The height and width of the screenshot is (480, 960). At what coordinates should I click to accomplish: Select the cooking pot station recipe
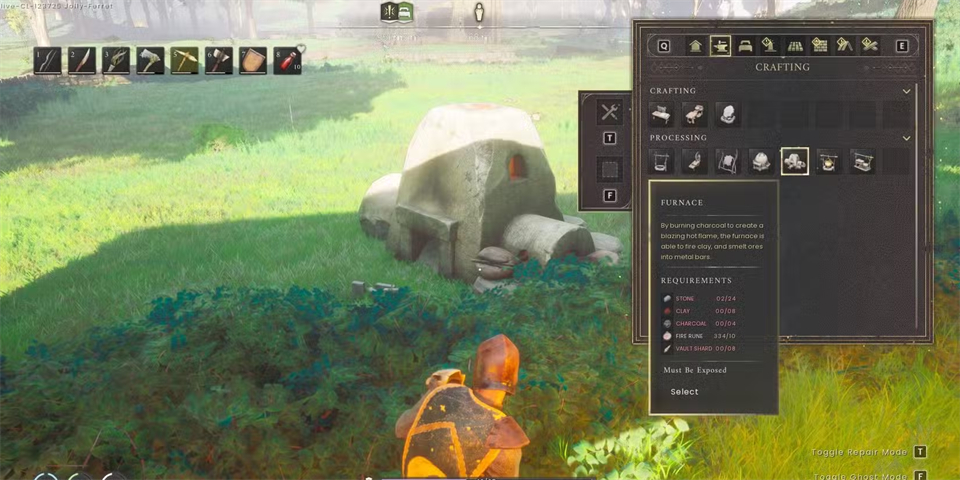828,161
